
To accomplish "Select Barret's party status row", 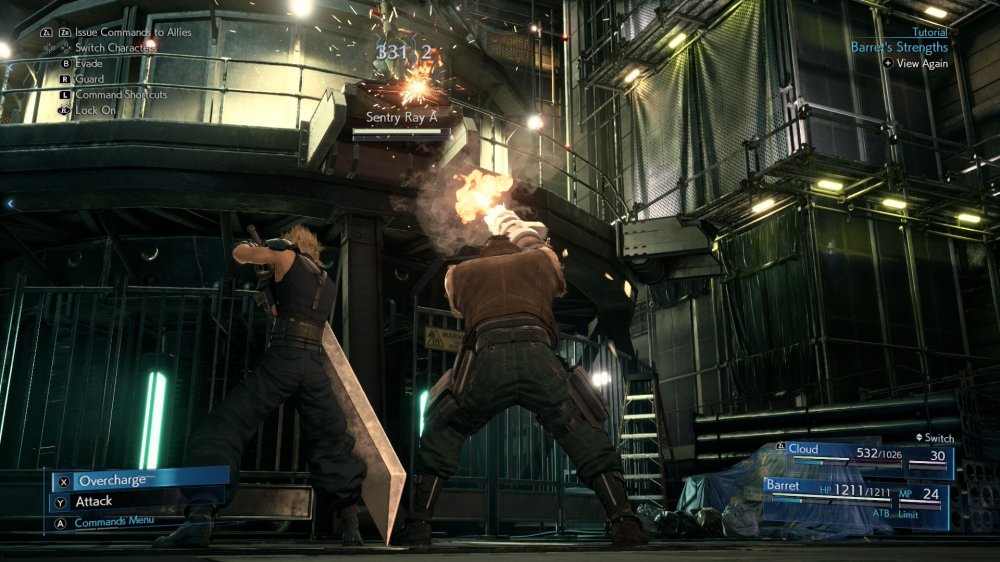I will click(856, 493).
